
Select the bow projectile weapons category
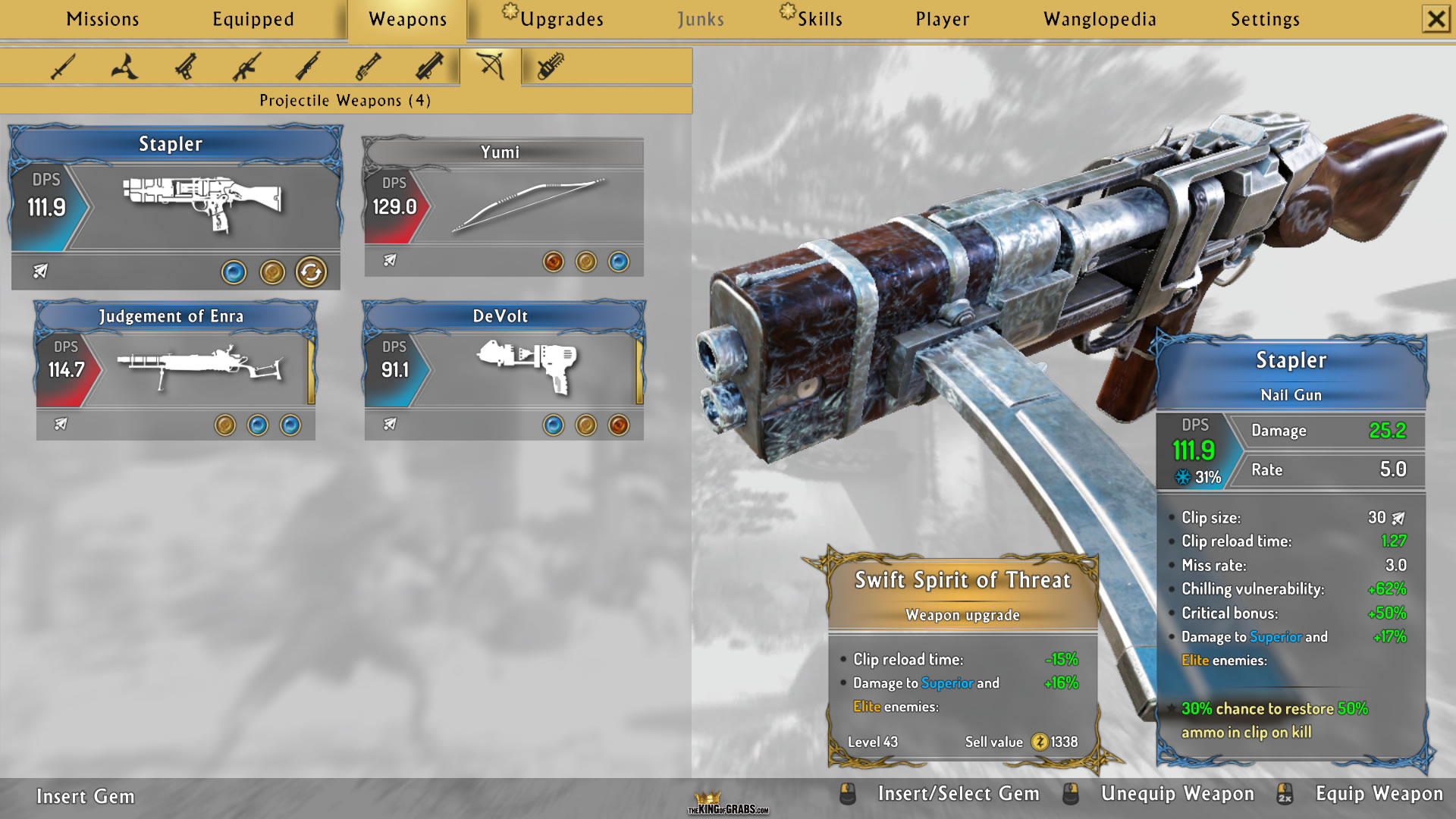click(491, 67)
